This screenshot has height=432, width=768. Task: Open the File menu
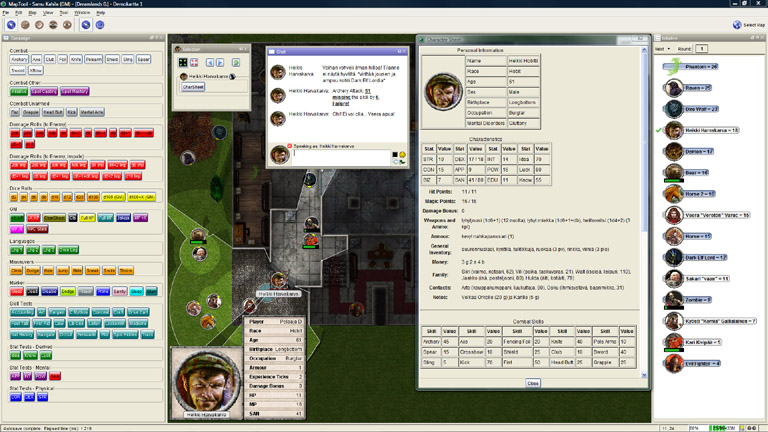[x=7, y=13]
